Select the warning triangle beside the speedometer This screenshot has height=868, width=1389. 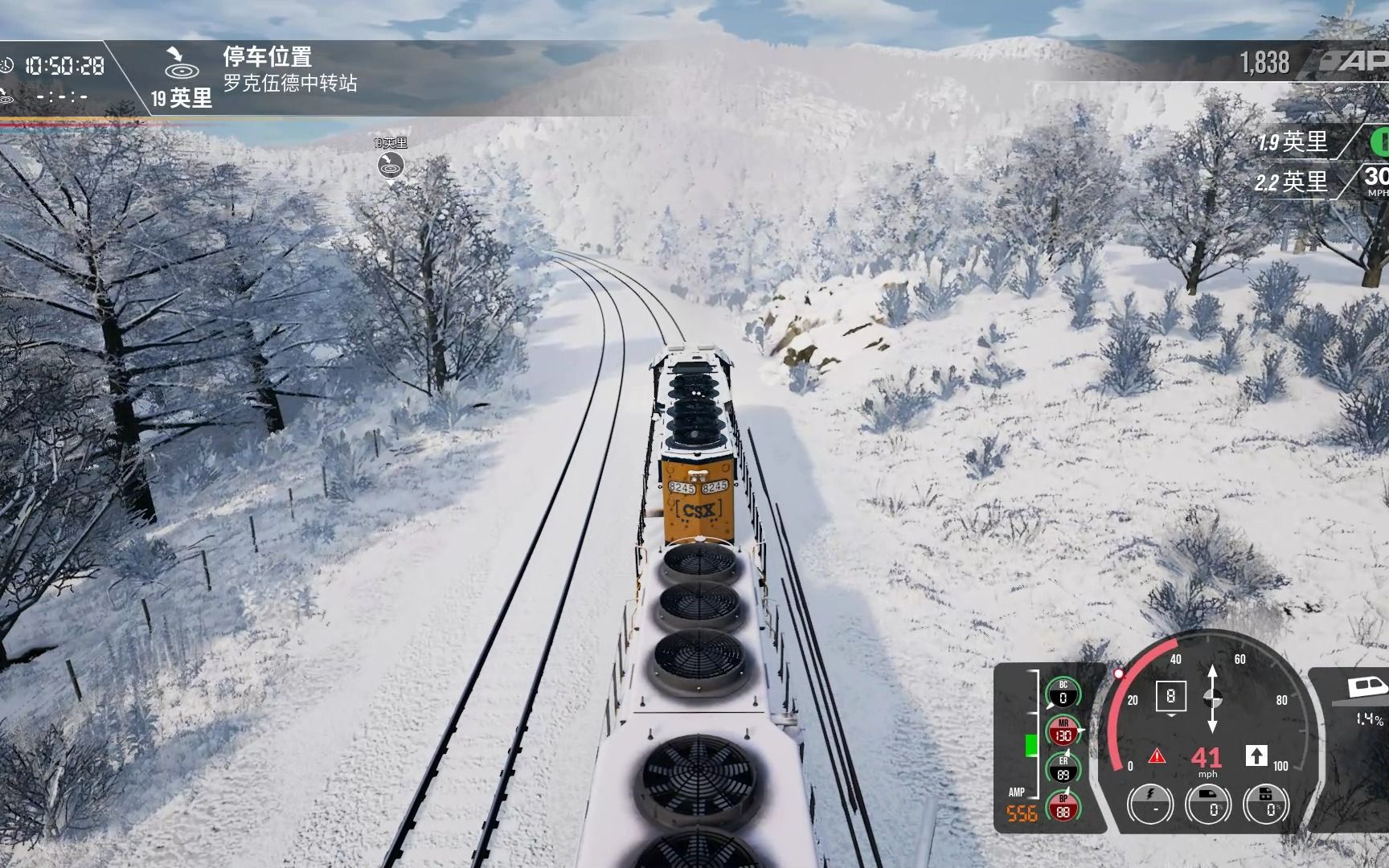pyautogui.click(x=1157, y=756)
